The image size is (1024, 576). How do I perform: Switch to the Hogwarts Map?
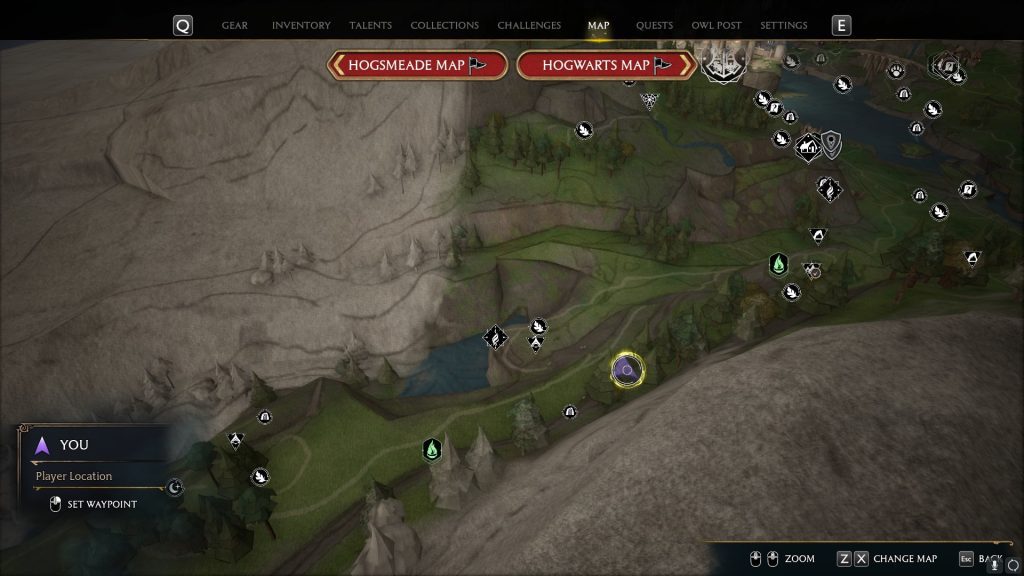[606, 65]
